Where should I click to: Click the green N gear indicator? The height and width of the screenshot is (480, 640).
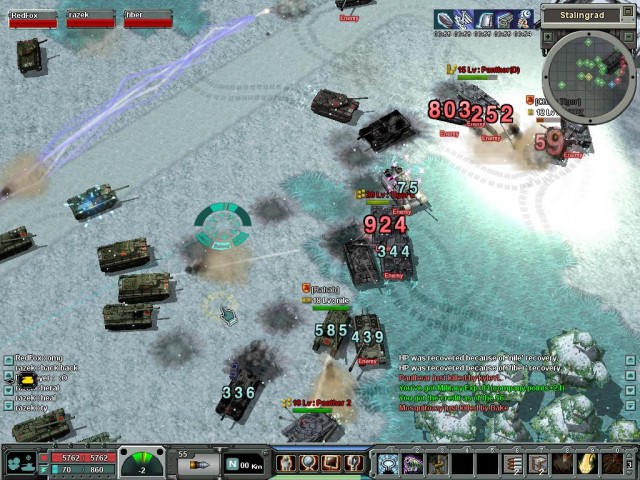coord(233,464)
